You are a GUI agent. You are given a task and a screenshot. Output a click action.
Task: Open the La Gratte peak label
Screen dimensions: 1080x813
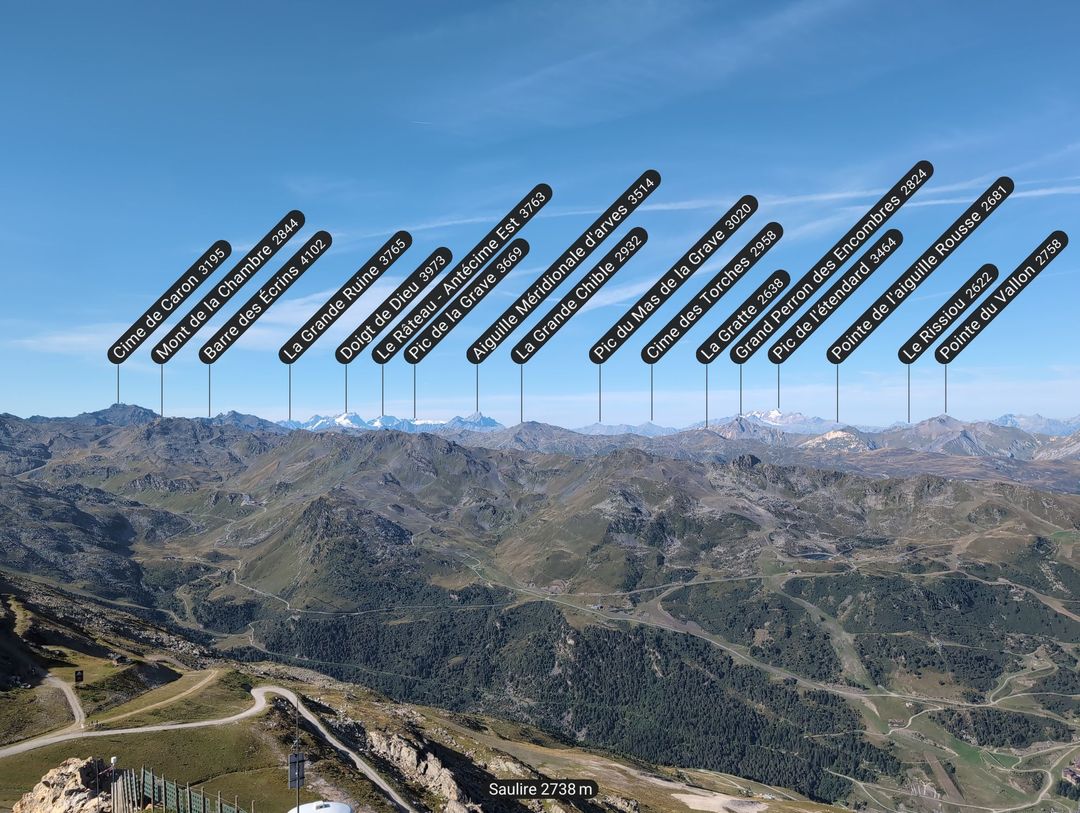[743, 317]
